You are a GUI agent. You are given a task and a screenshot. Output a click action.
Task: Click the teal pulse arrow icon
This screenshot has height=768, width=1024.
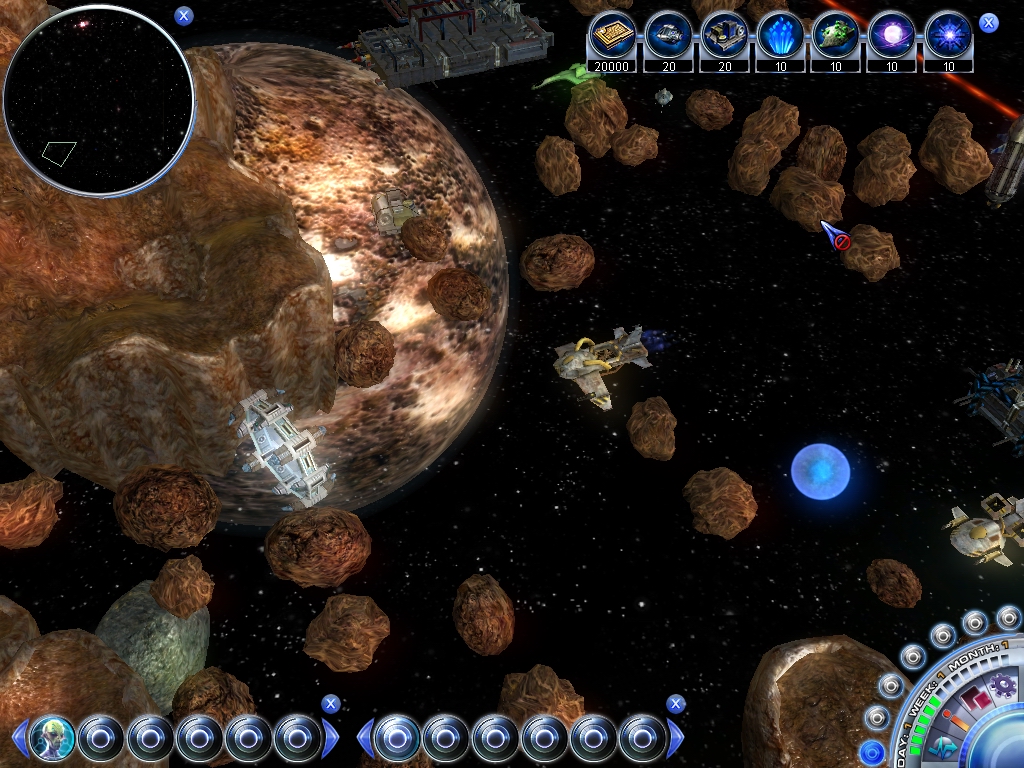942,747
